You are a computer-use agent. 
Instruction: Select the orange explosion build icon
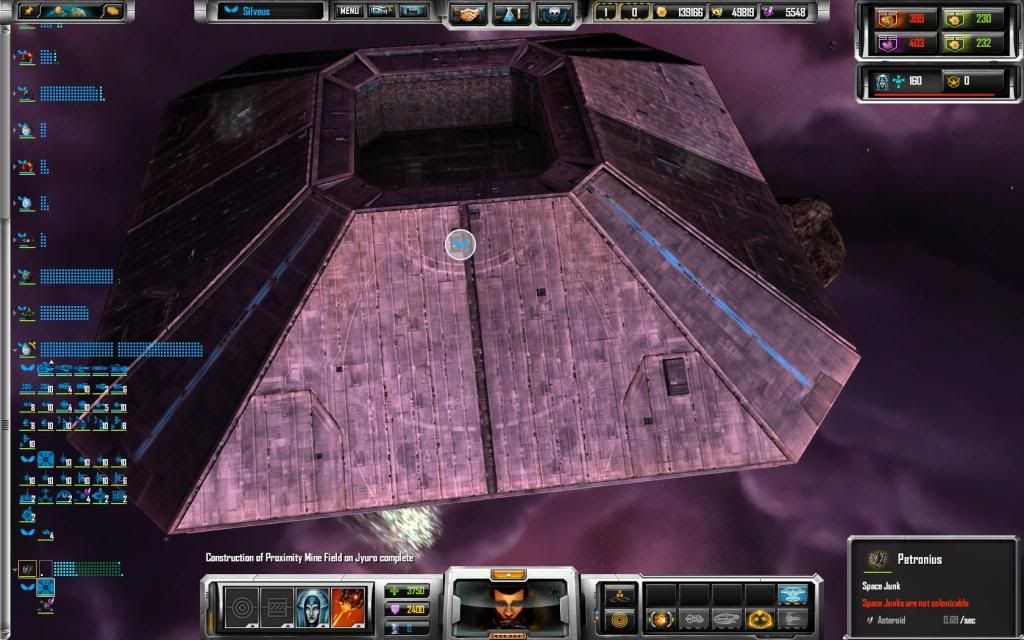tap(659, 619)
